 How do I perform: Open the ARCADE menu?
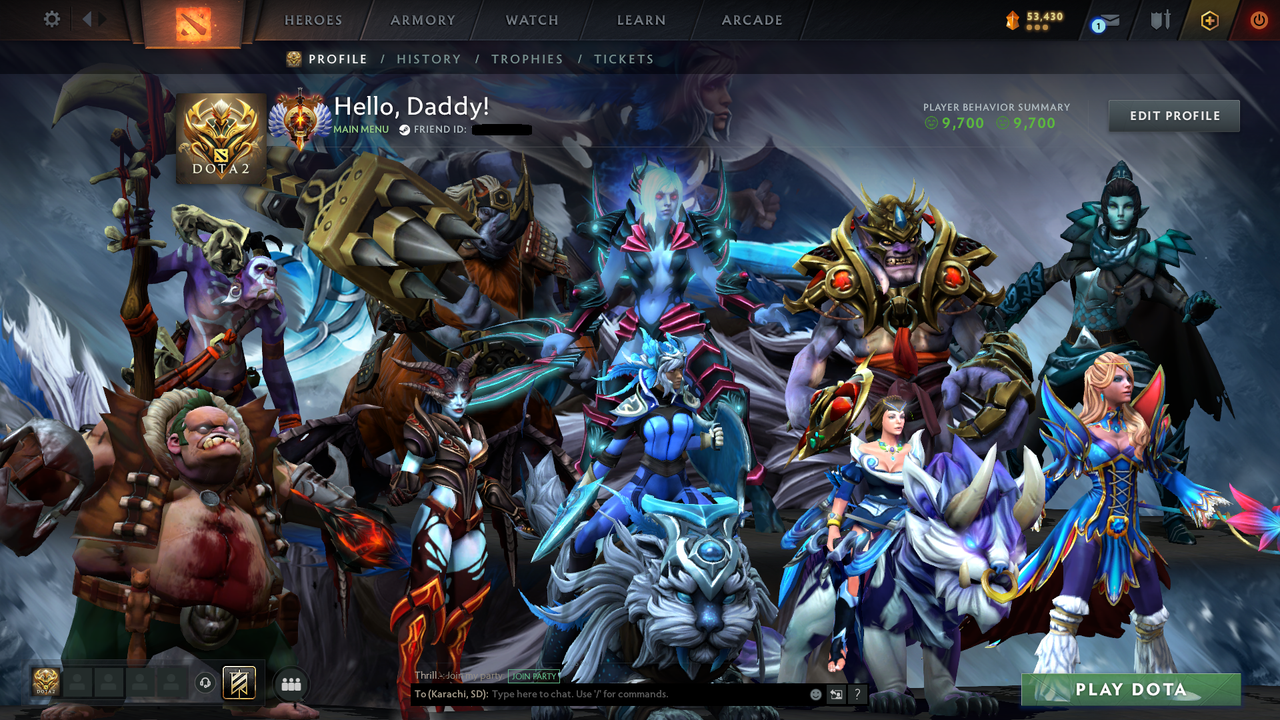coord(751,19)
